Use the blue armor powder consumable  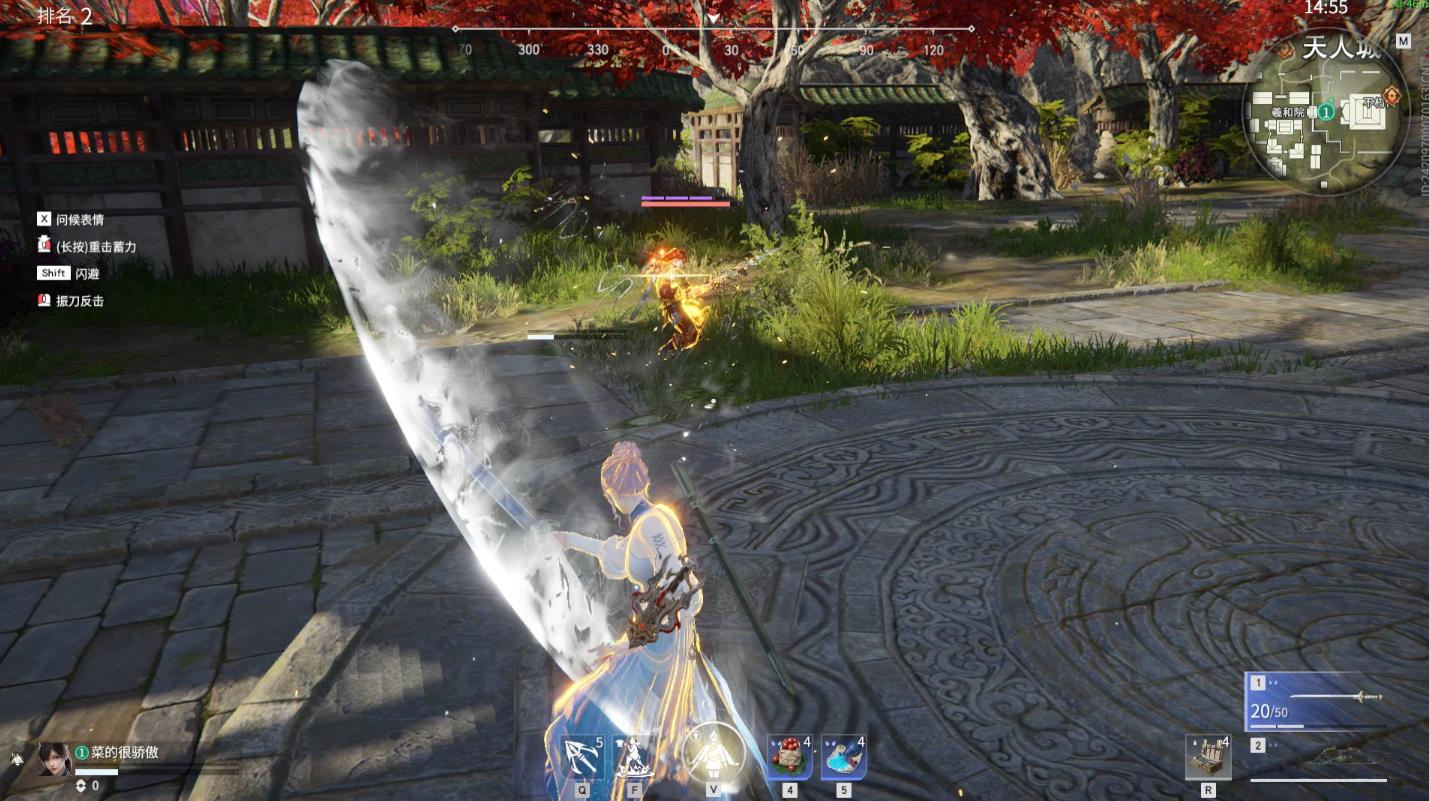842,757
